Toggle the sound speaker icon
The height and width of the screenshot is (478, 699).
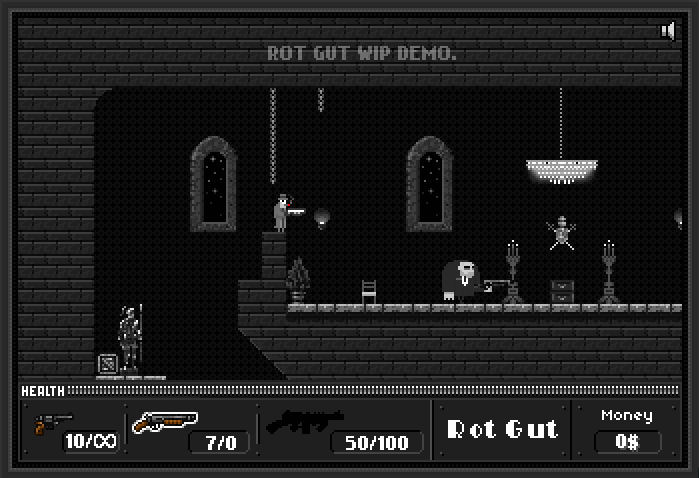(668, 31)
